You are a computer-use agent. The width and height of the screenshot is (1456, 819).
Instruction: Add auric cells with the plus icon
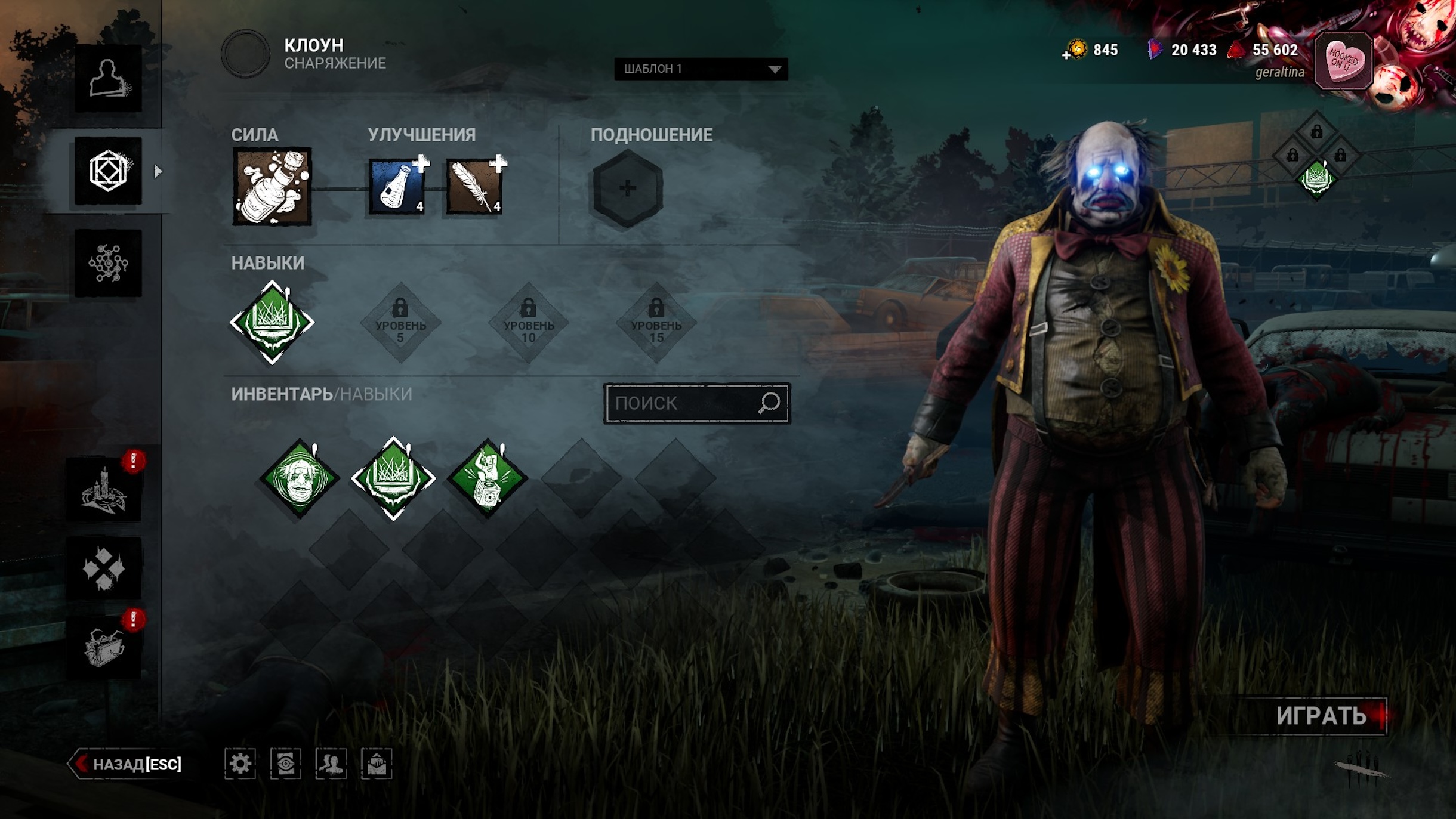coord(1066,55)
